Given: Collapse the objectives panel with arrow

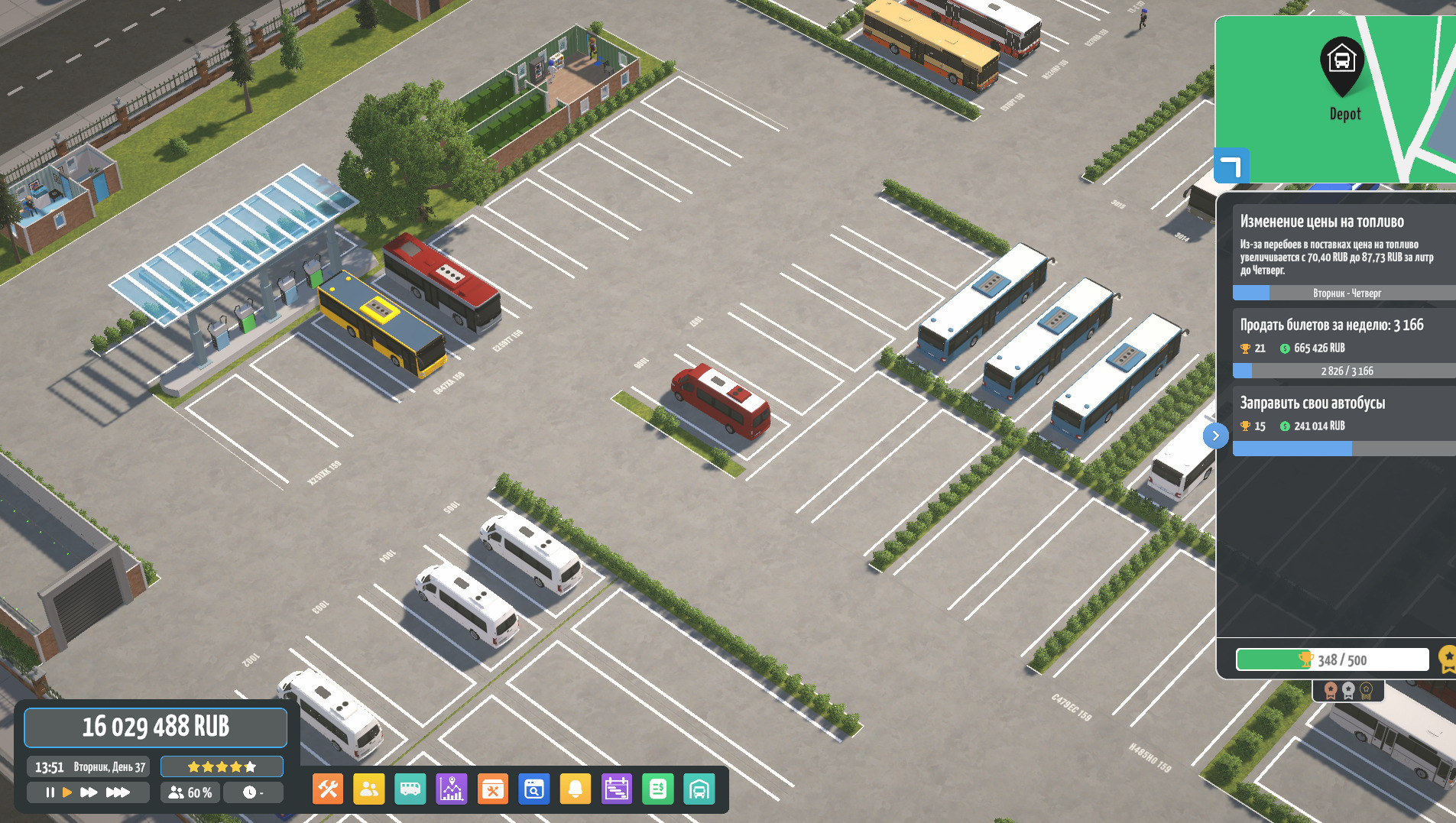Looking at the screenshot, I should click(1215, 436).
